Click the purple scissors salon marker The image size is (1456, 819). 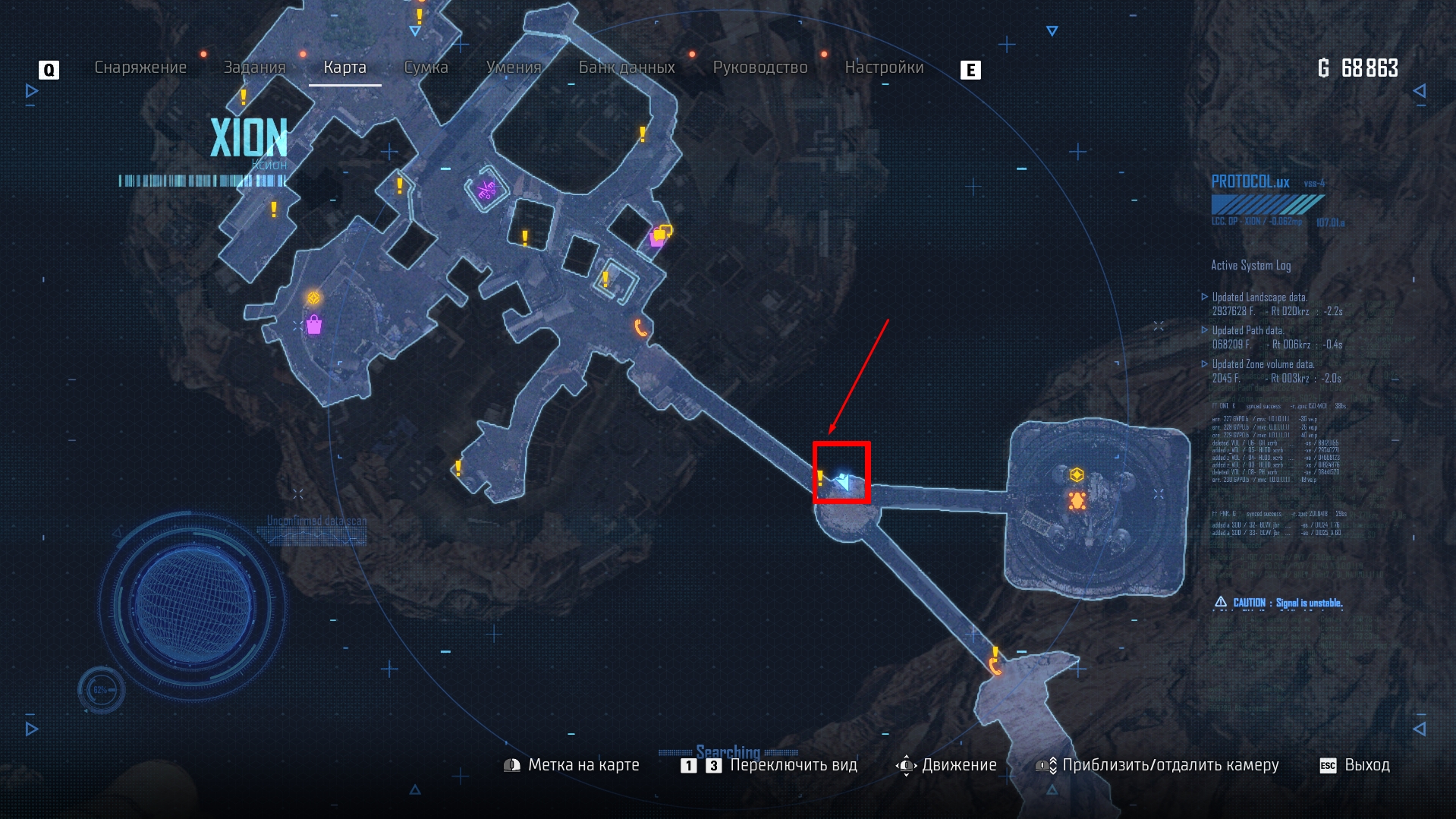(486, 190)
